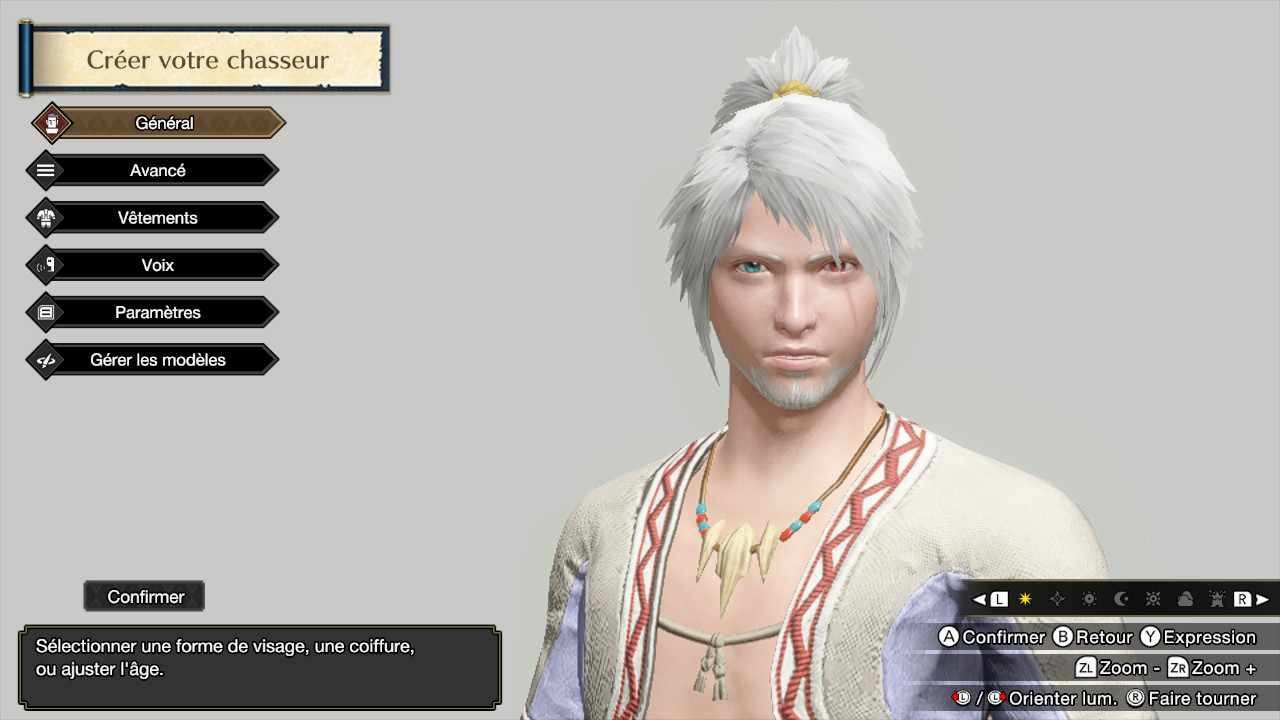Pick the four-point sparkle lighting preset

point(1057,599)
